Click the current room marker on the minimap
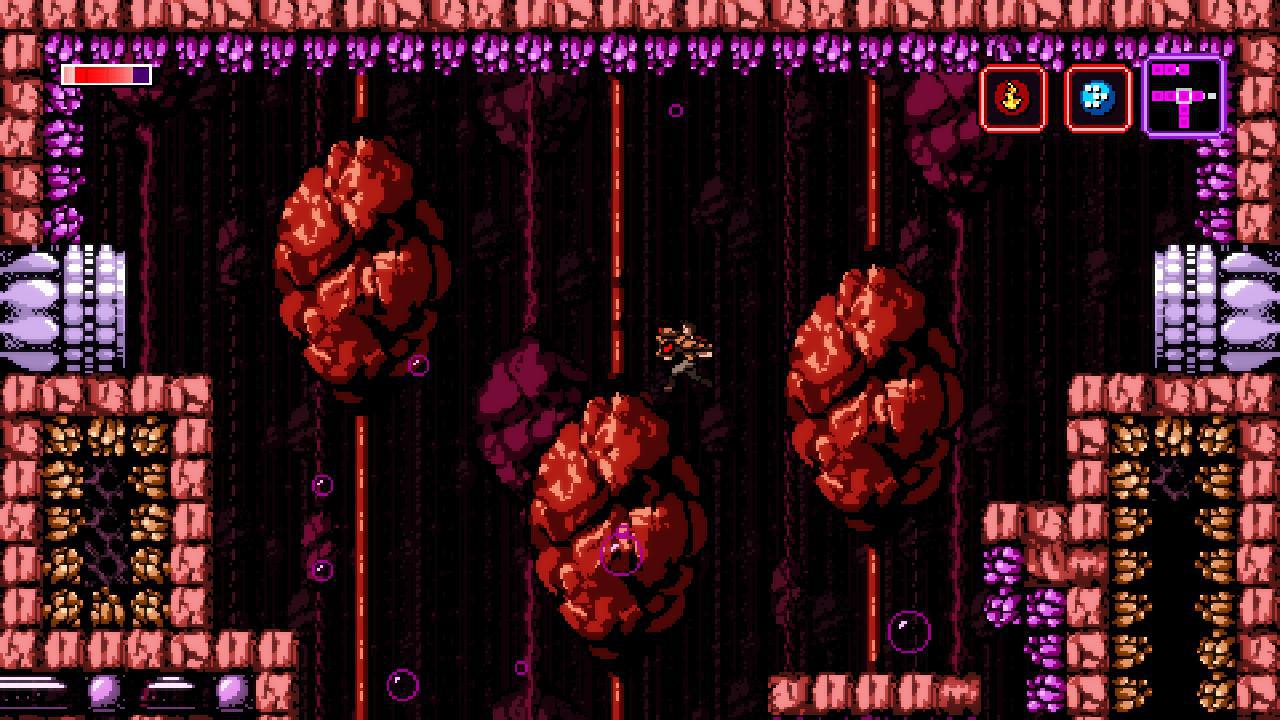 point(1182,94)
